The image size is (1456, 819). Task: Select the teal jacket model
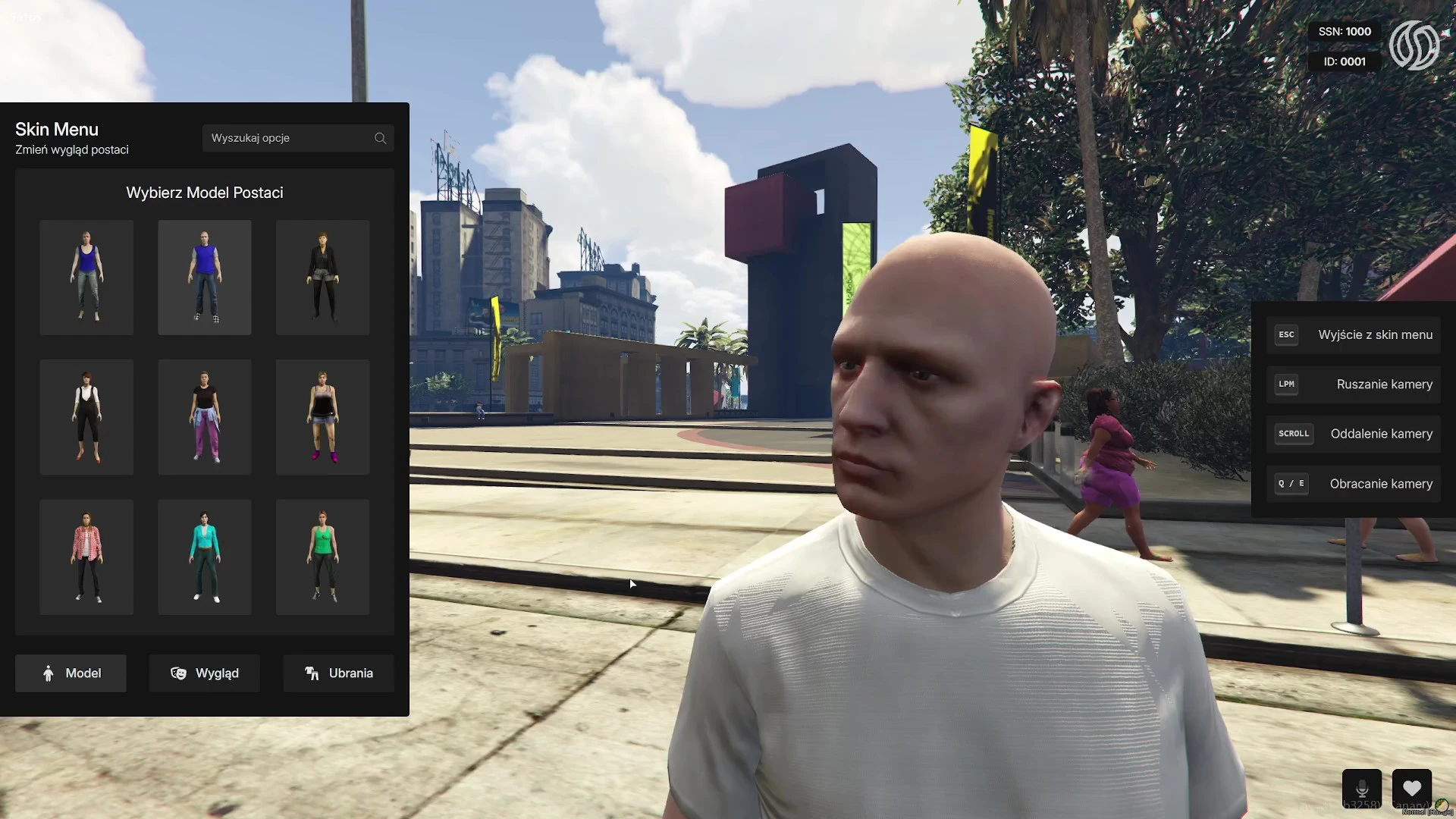point(204,557)
